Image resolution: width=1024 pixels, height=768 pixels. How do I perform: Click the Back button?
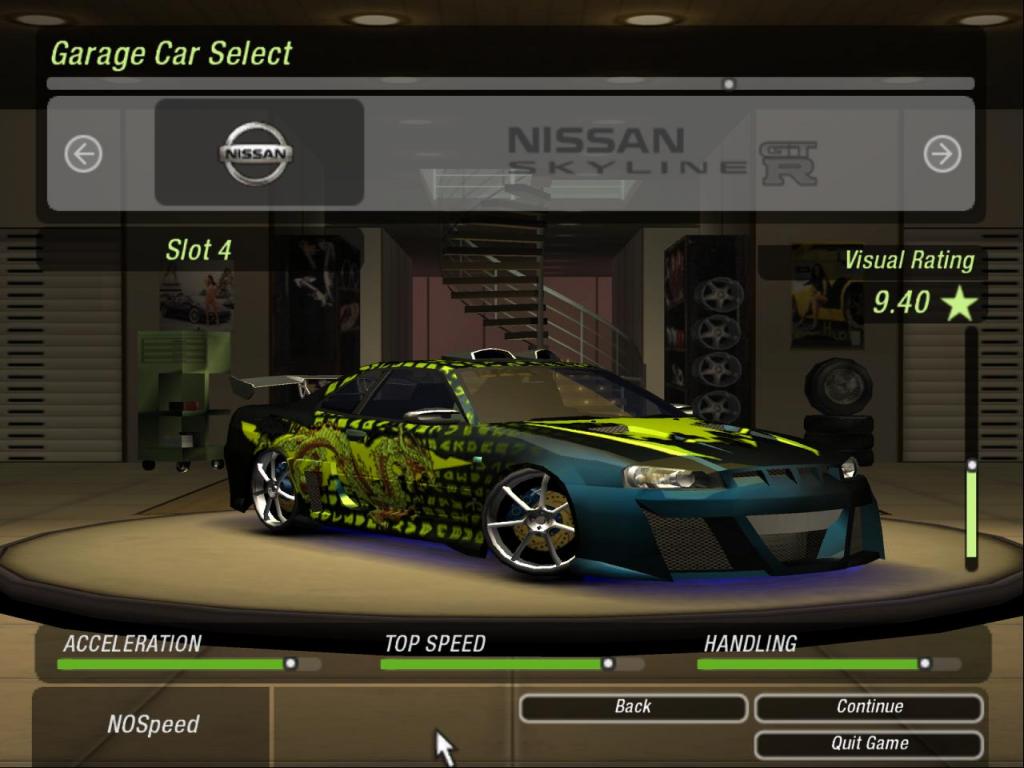pyautogui.click(x=632, y=707)
